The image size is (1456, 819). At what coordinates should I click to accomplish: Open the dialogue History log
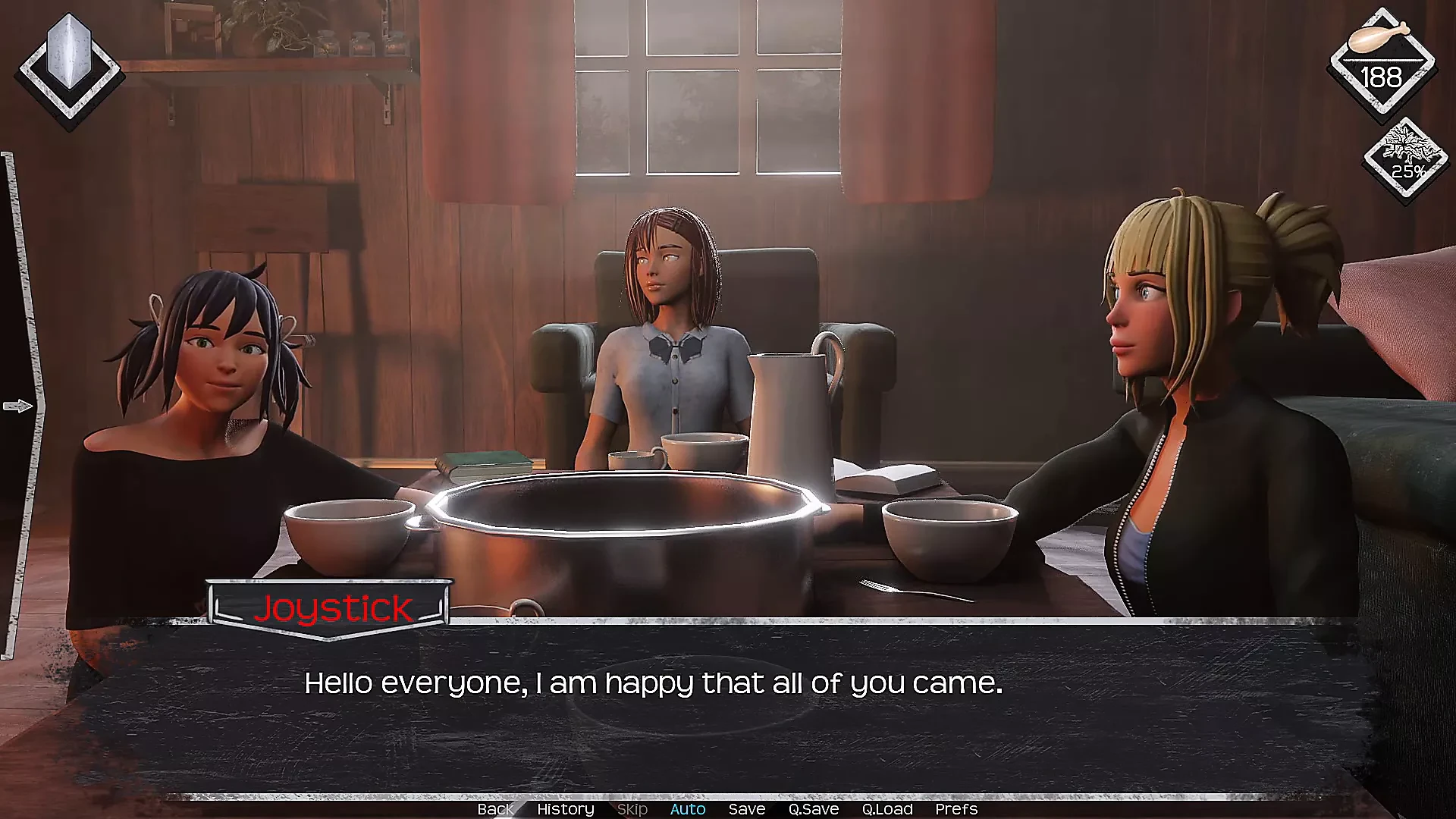[565, 809]
